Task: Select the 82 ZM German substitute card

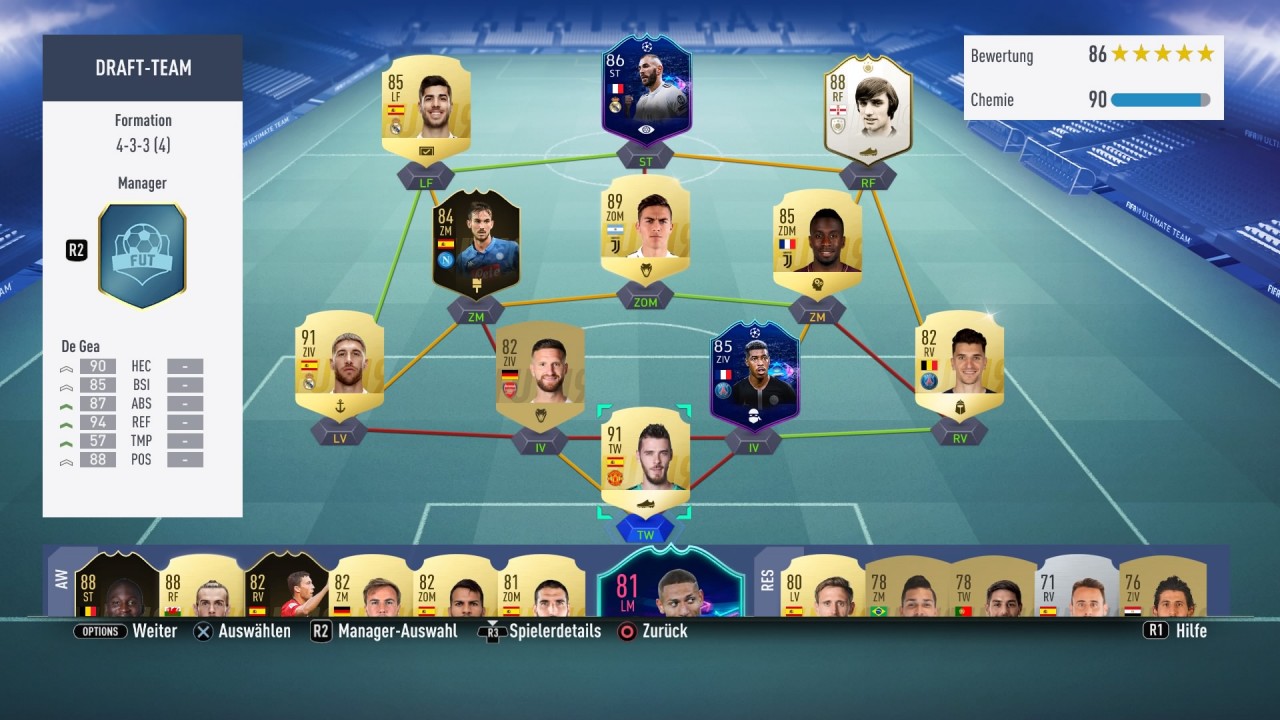Action: (370, 585)
